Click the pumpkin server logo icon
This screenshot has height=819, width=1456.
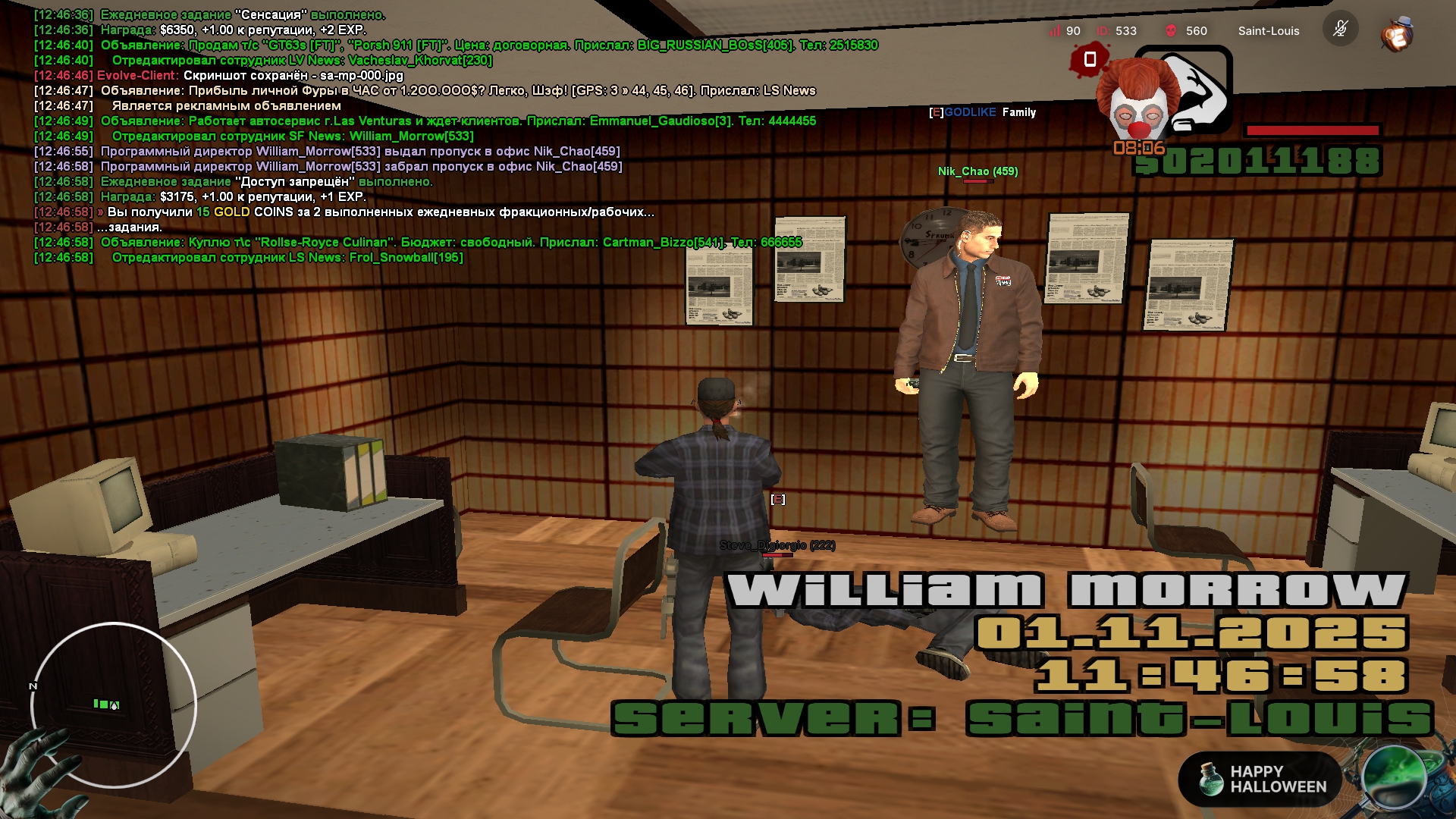point(1396,33)
